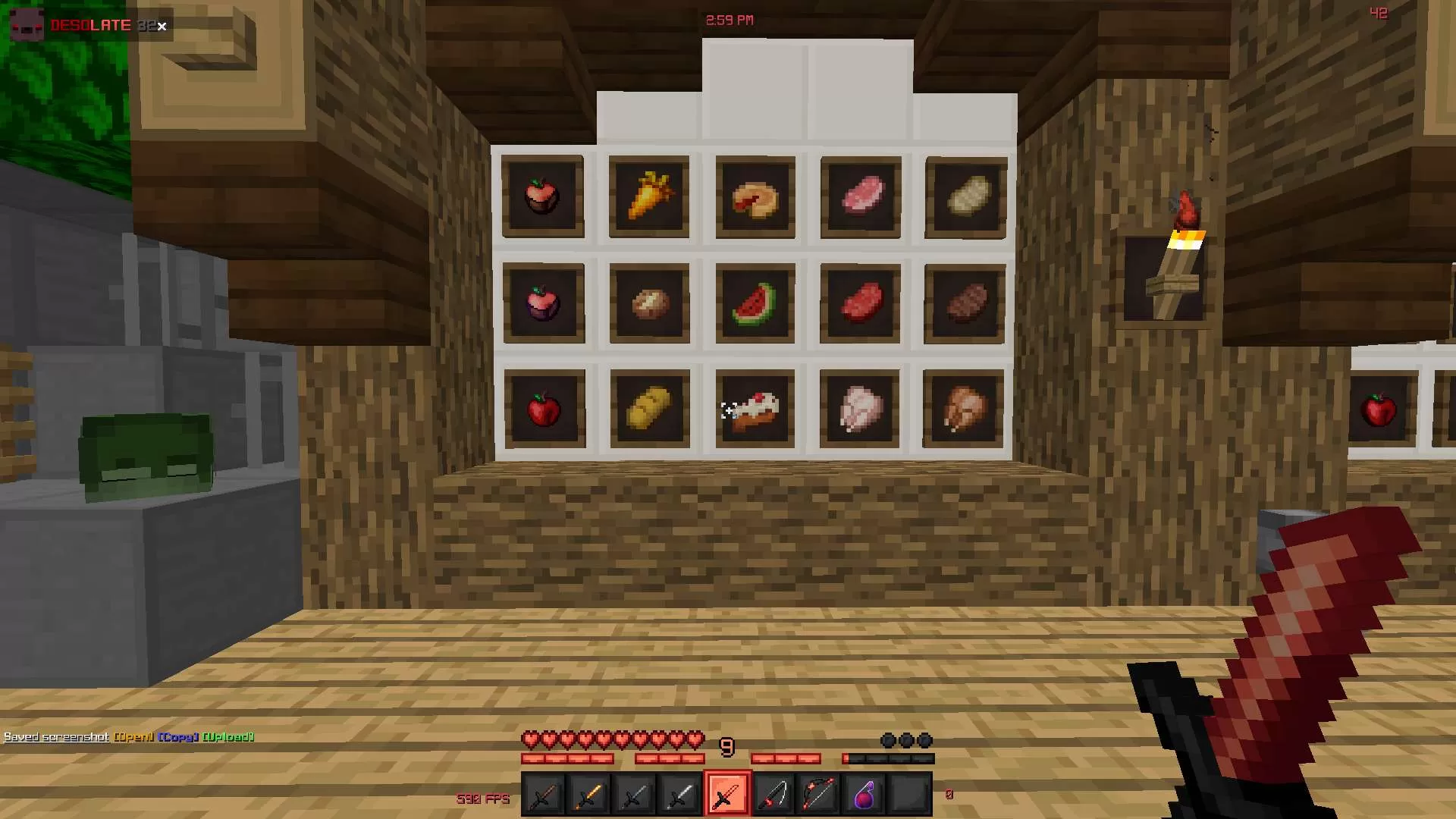Click the golden carrot item frame
Screen dimensions: 1456x819
(x=649, y=196)
